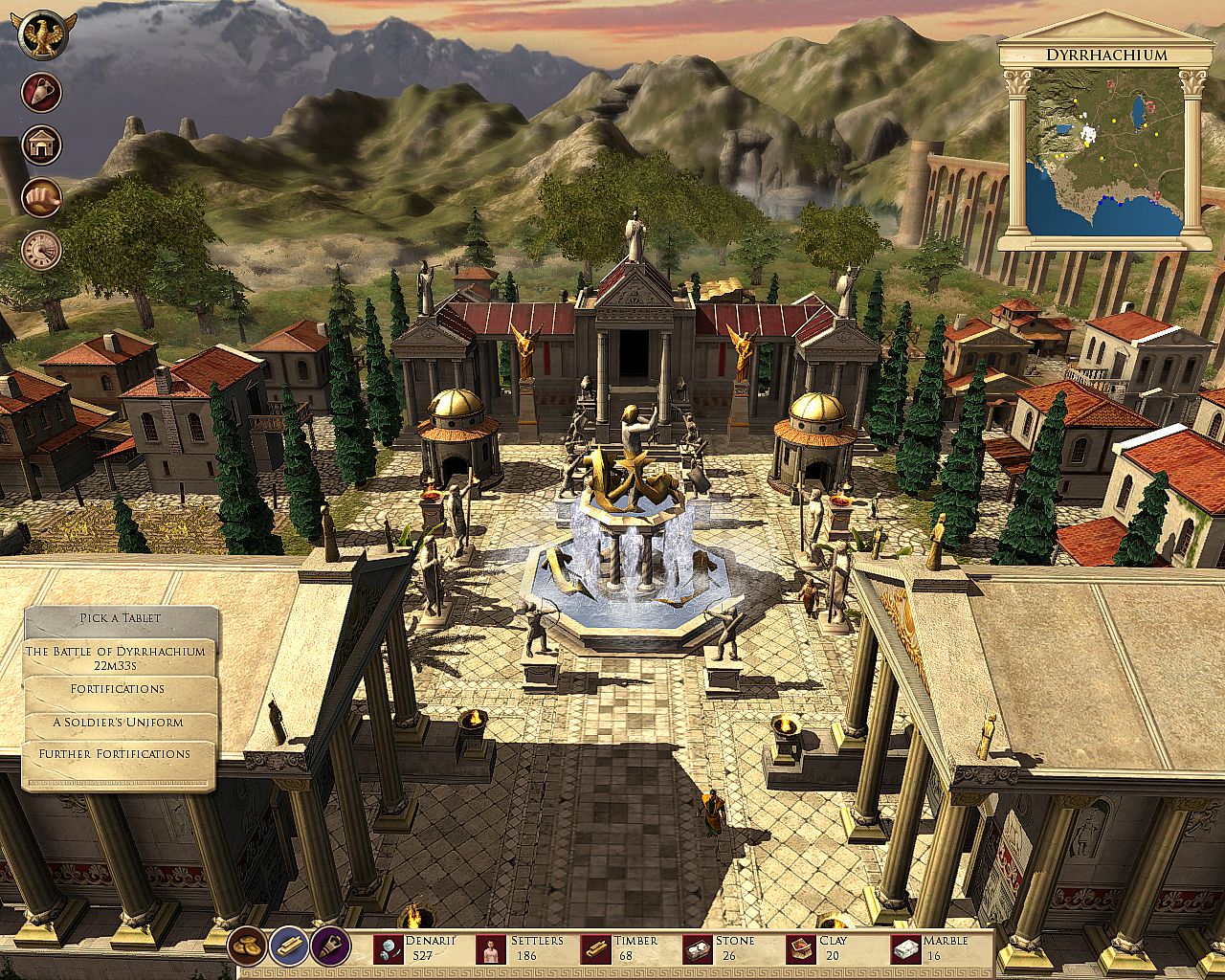Viewport: 1225px width, 980px height.
Task: Show the timber building materials tab
Action: (x=287, y=946)
